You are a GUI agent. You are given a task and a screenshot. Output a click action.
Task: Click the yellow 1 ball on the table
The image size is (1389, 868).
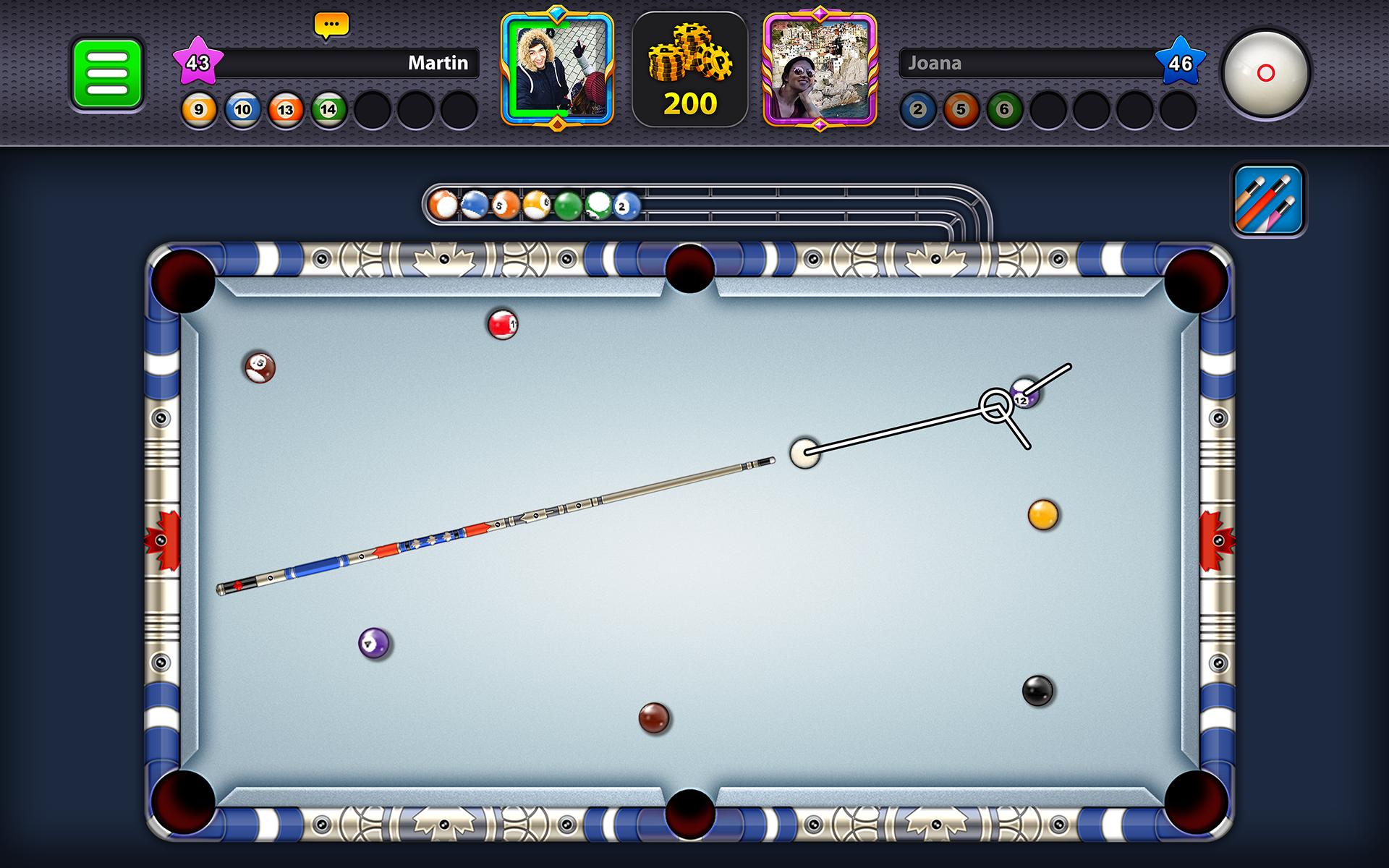(x=1042, y=515)
